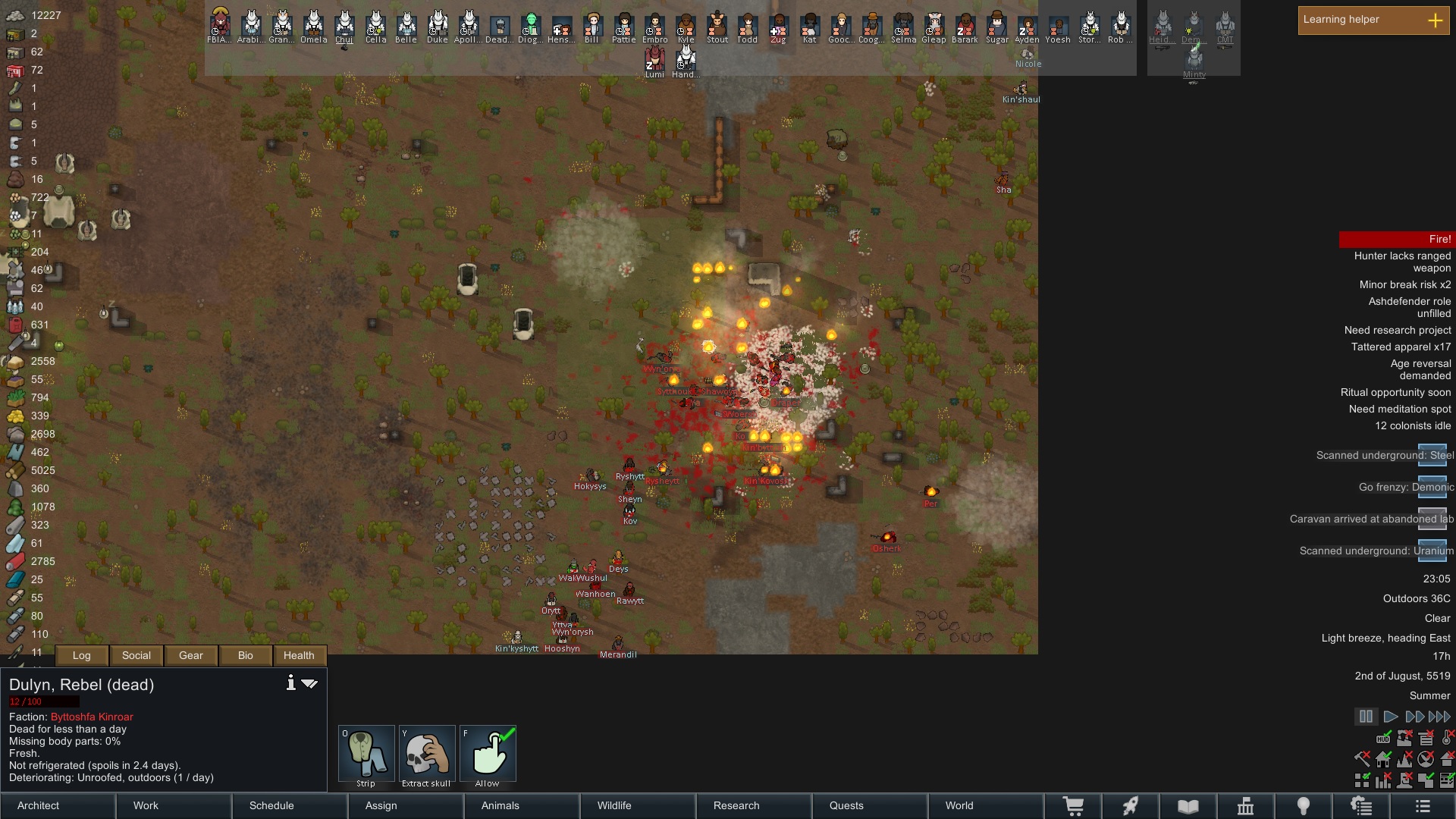This screenshot has height=819, width=1456.
Task: Open the Work priorities tab
Action: (x=174, y=805)
